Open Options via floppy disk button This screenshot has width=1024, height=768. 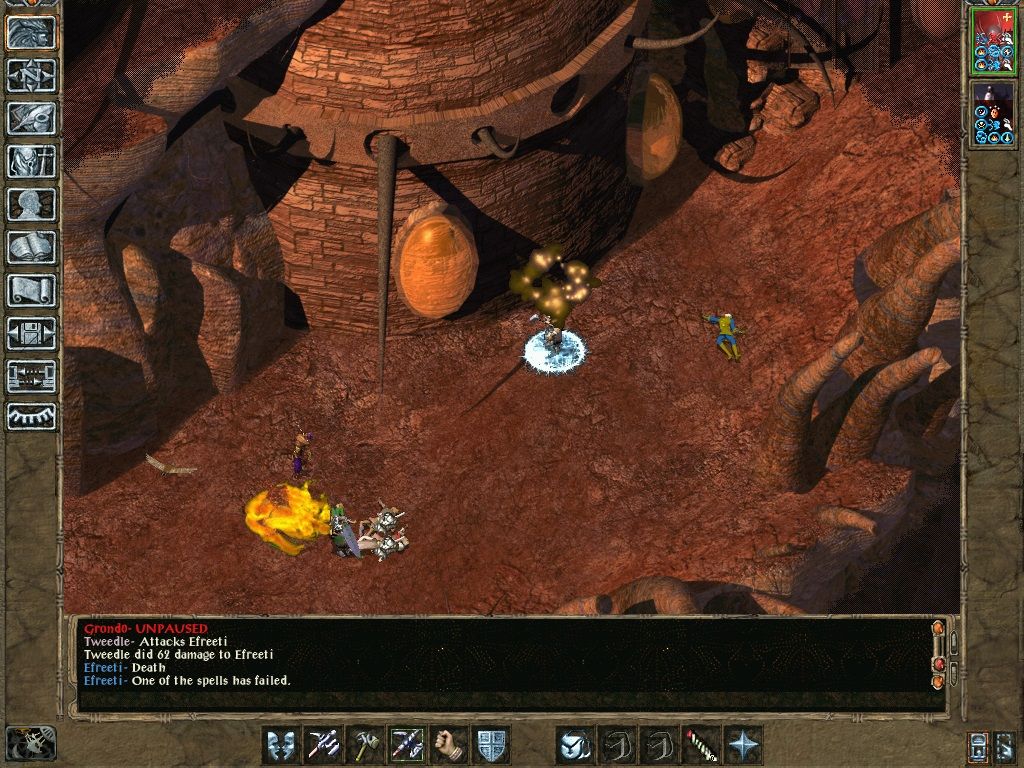(32, 333)
